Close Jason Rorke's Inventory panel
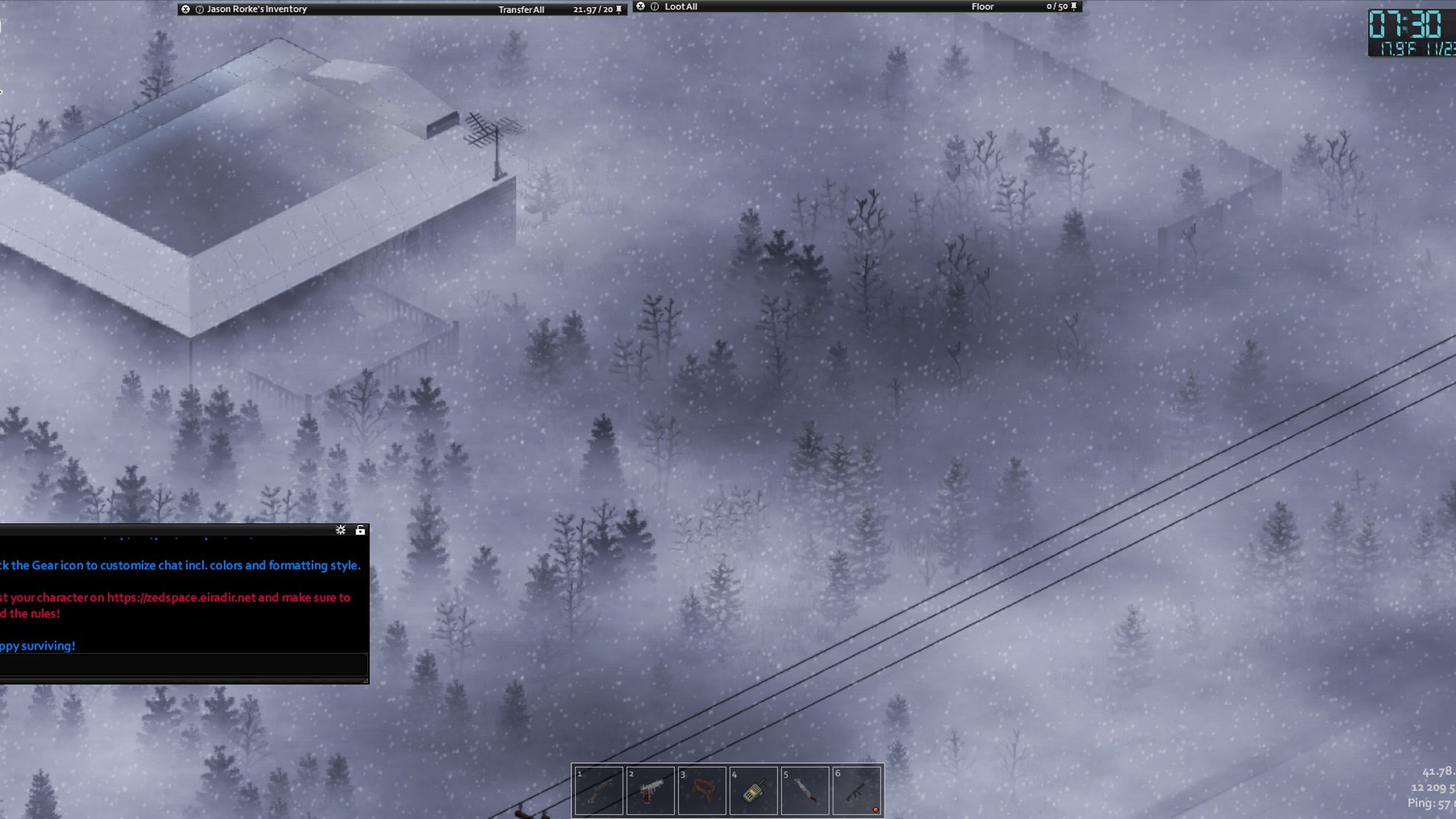1456x819 pixels. pos(185,9)
